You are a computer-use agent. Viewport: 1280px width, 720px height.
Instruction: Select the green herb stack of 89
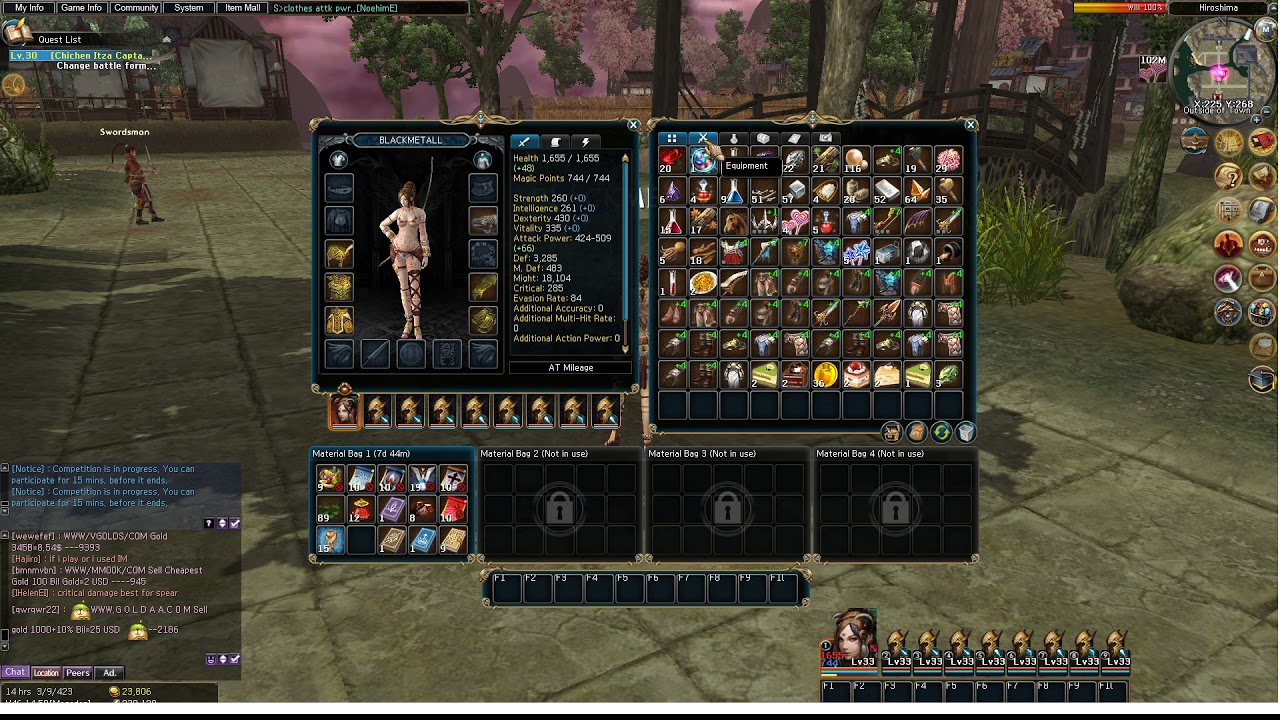point(329,509)
